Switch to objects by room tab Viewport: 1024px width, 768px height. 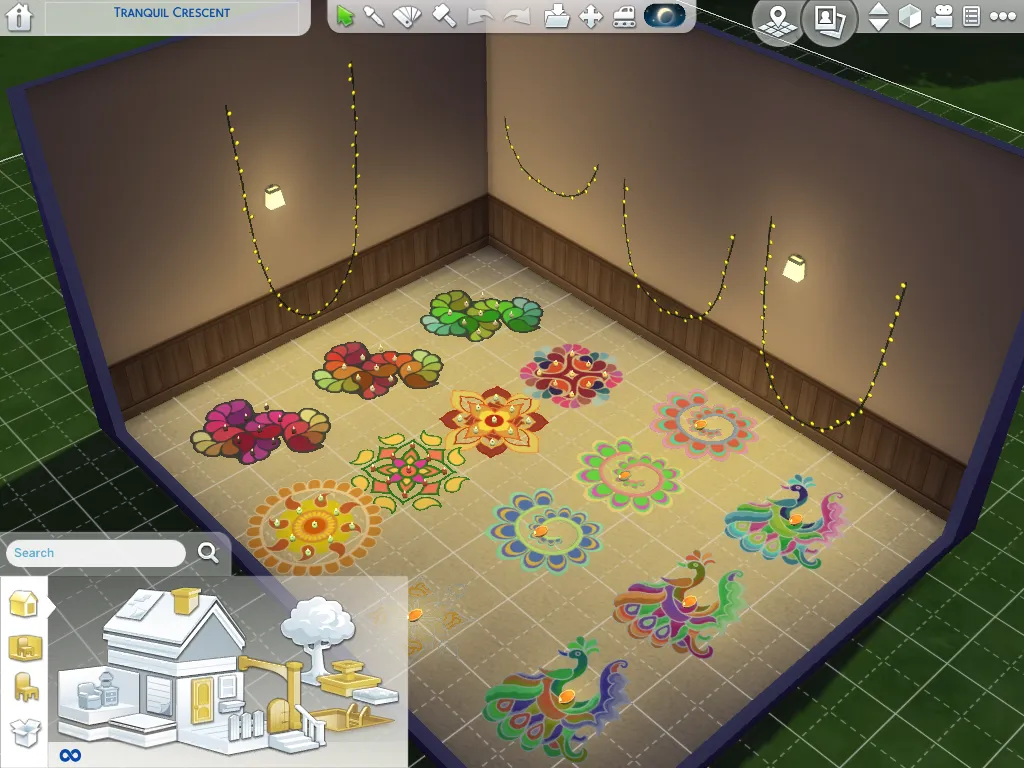click(24, 646)
